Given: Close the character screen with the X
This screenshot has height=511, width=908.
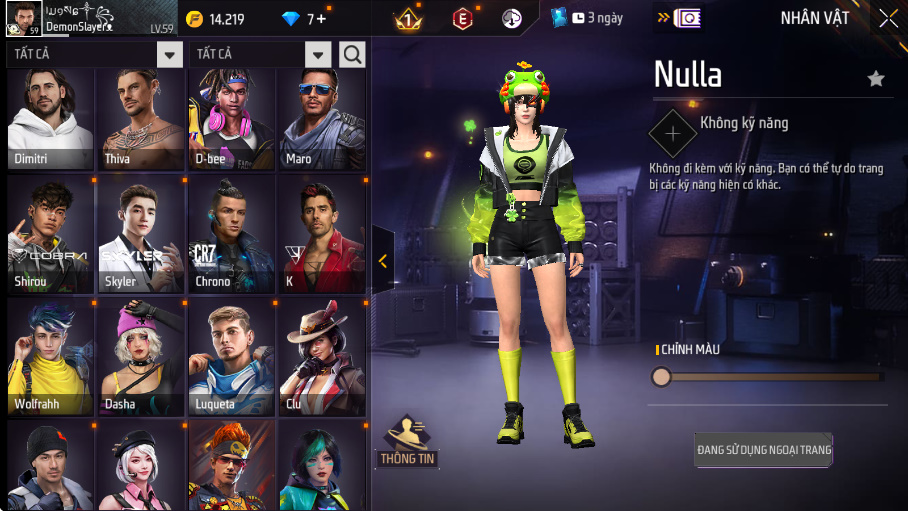Looking at the screenshot, I should [x=888, y=18].
